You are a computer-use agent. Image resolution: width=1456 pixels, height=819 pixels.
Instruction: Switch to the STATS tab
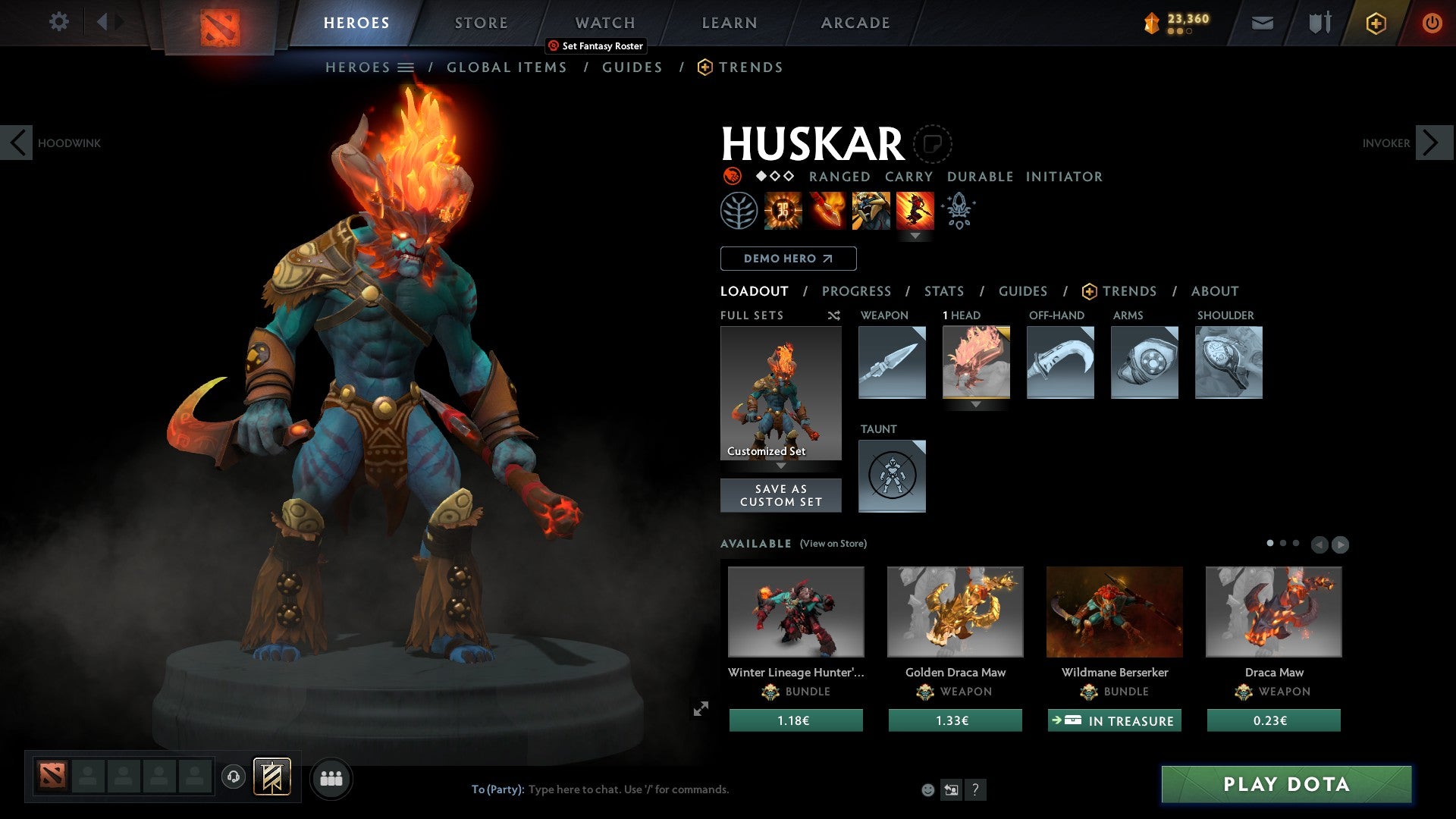point(944,290)
